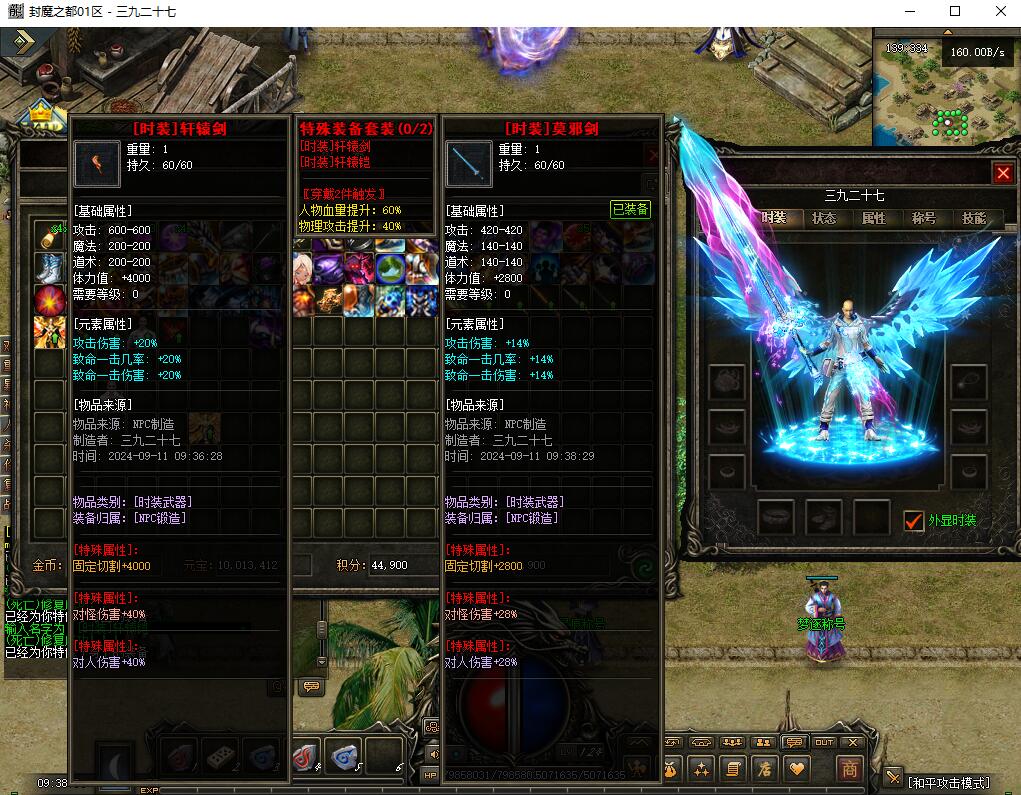Image resolution: width=1021 pixels, height=795 pixels.
Task: Switch to the 状态 tab
Action: [824, 218]
